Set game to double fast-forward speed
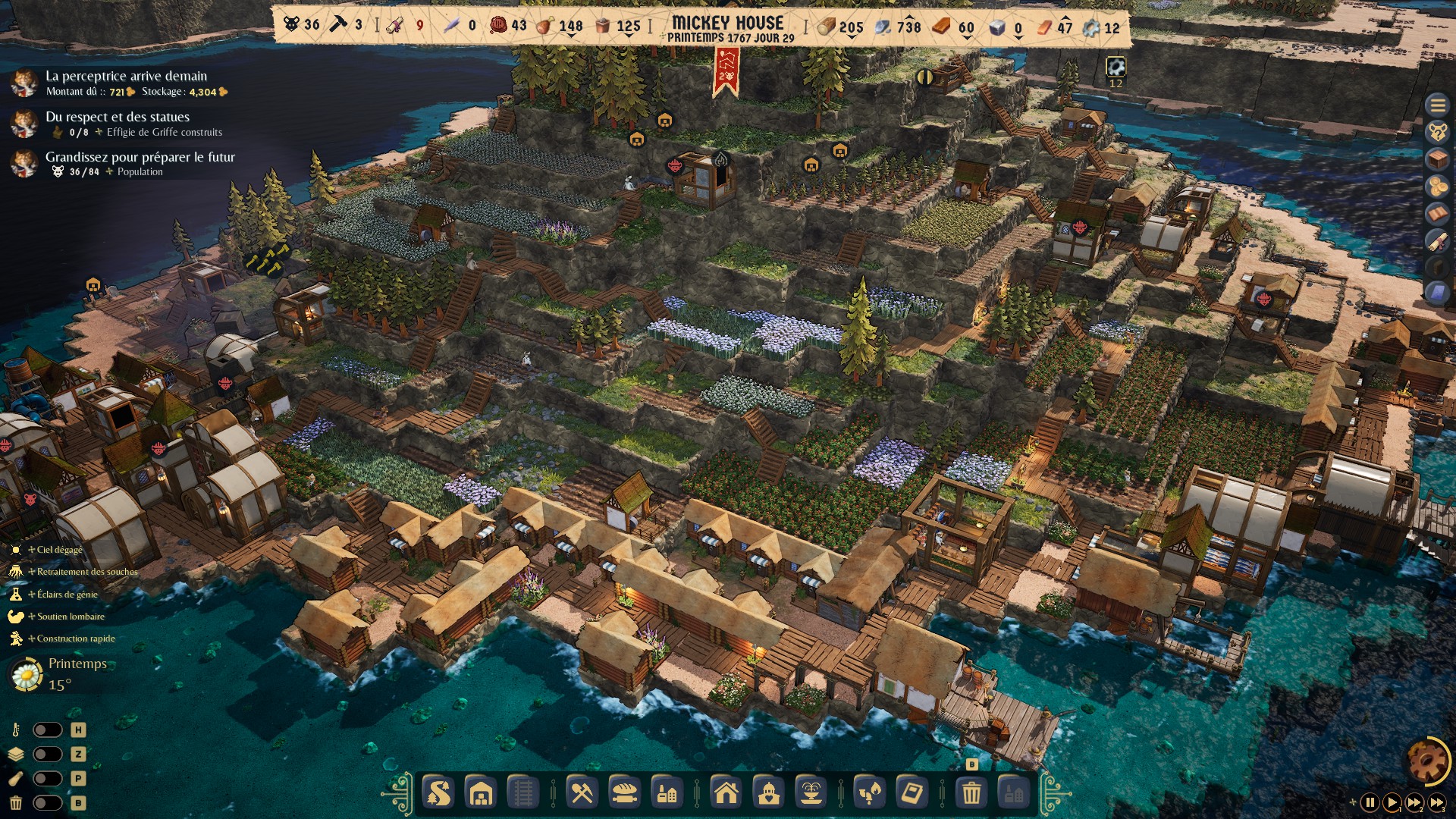This screenshot has height=819, width=1456. coord(1415,802)
